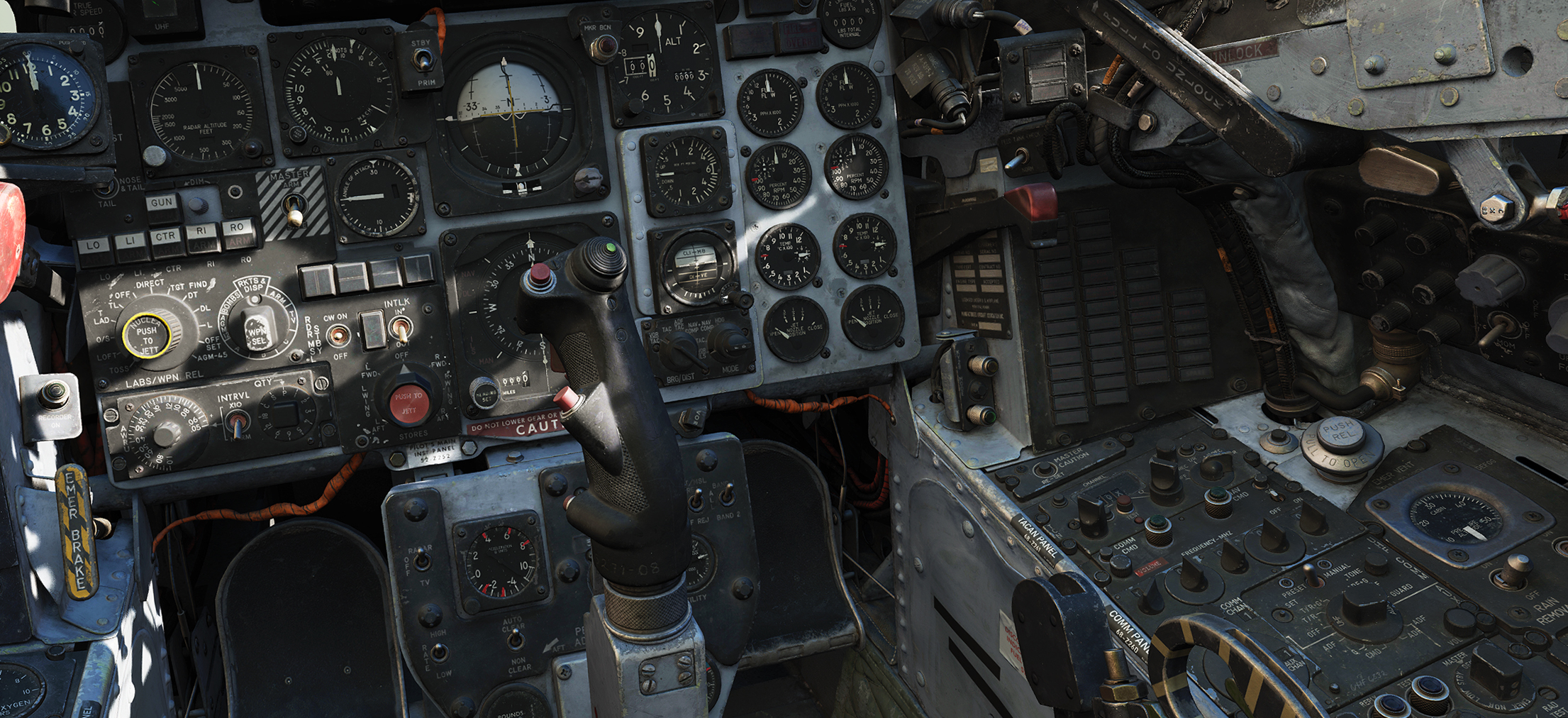The image size is (1568, 718).
Task: Toggle the Master Arm switch
Action: [292, 209]
